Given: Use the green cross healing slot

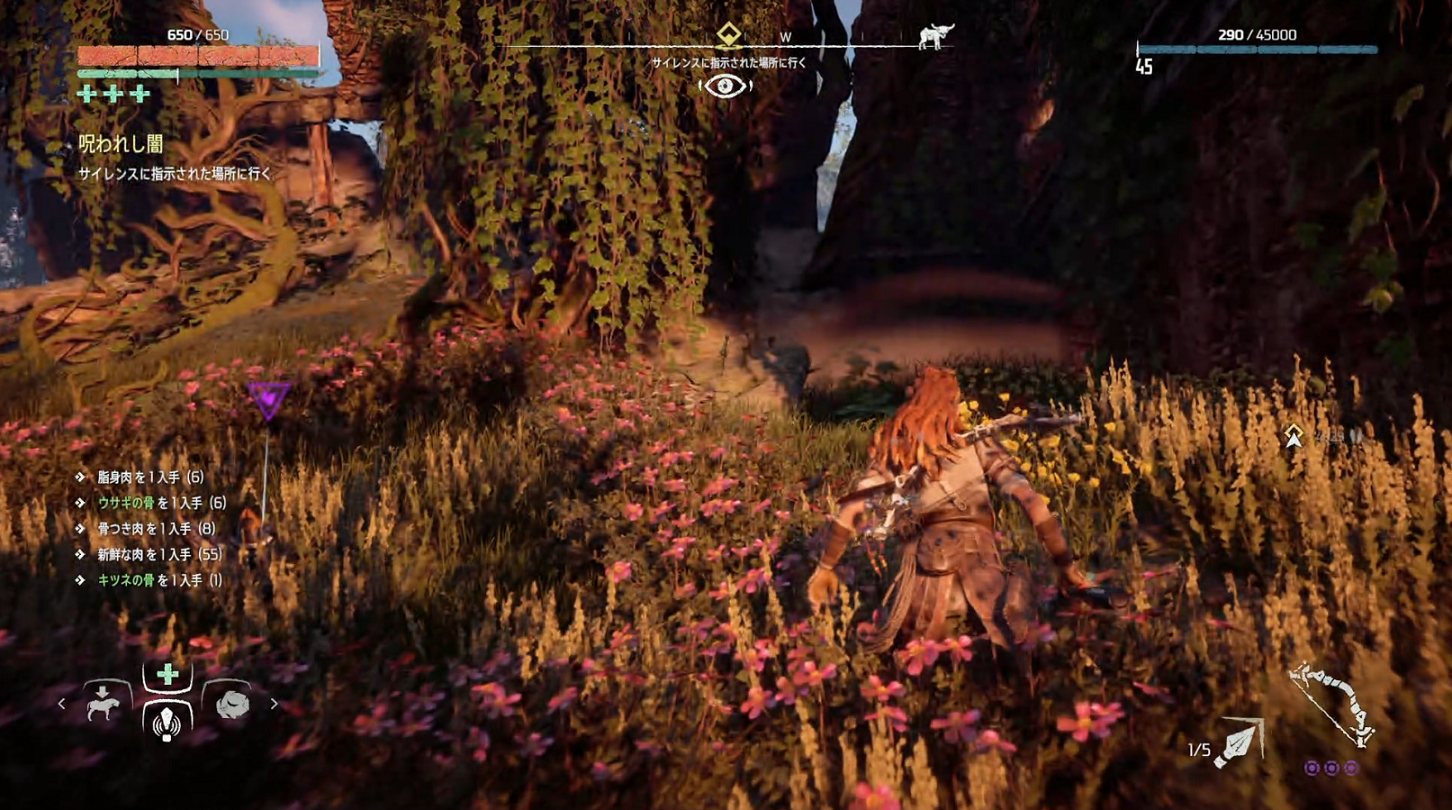Looking at the screenshot, I should 167,675.
